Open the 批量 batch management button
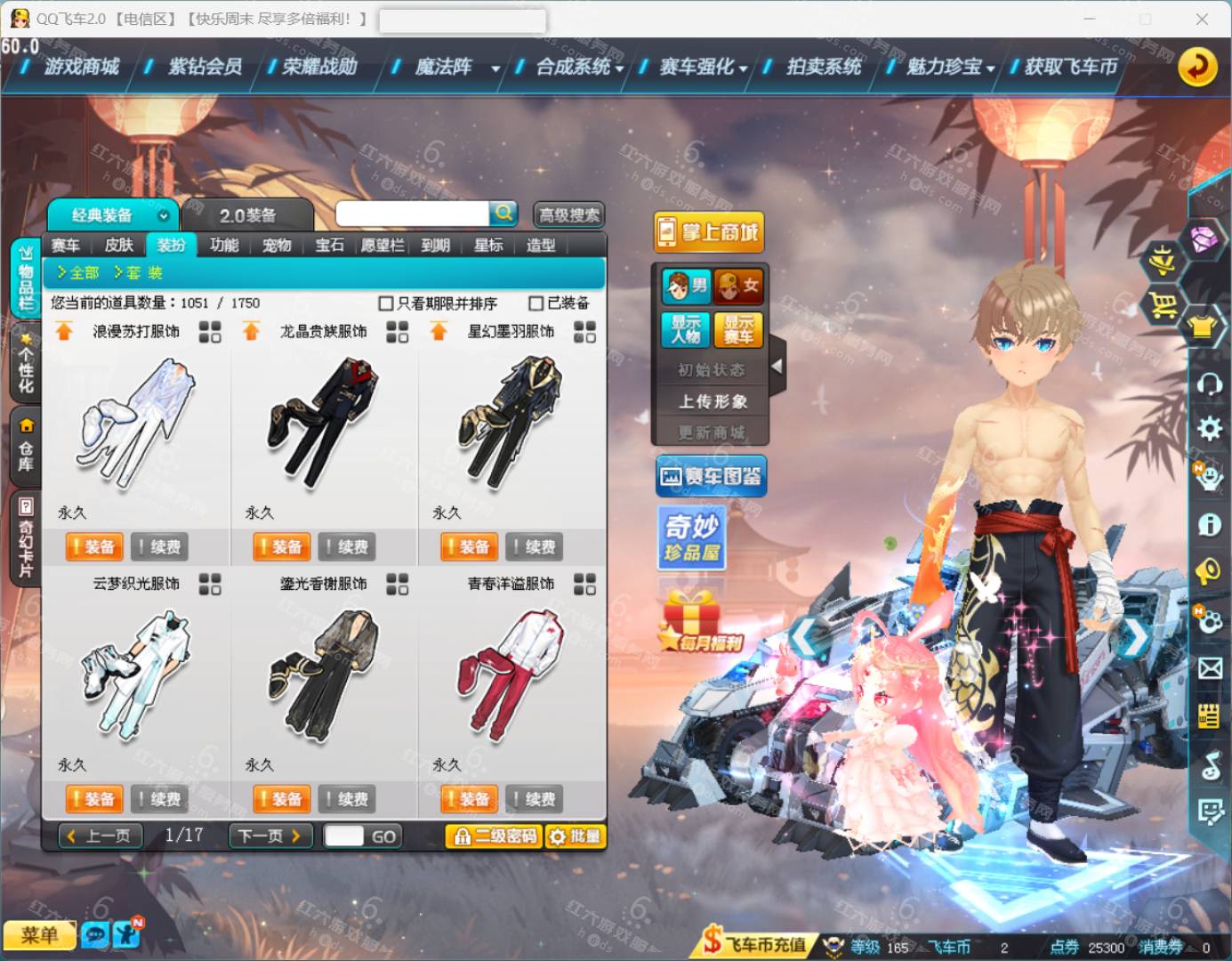 pyautogui.click(x=575, y=836)
